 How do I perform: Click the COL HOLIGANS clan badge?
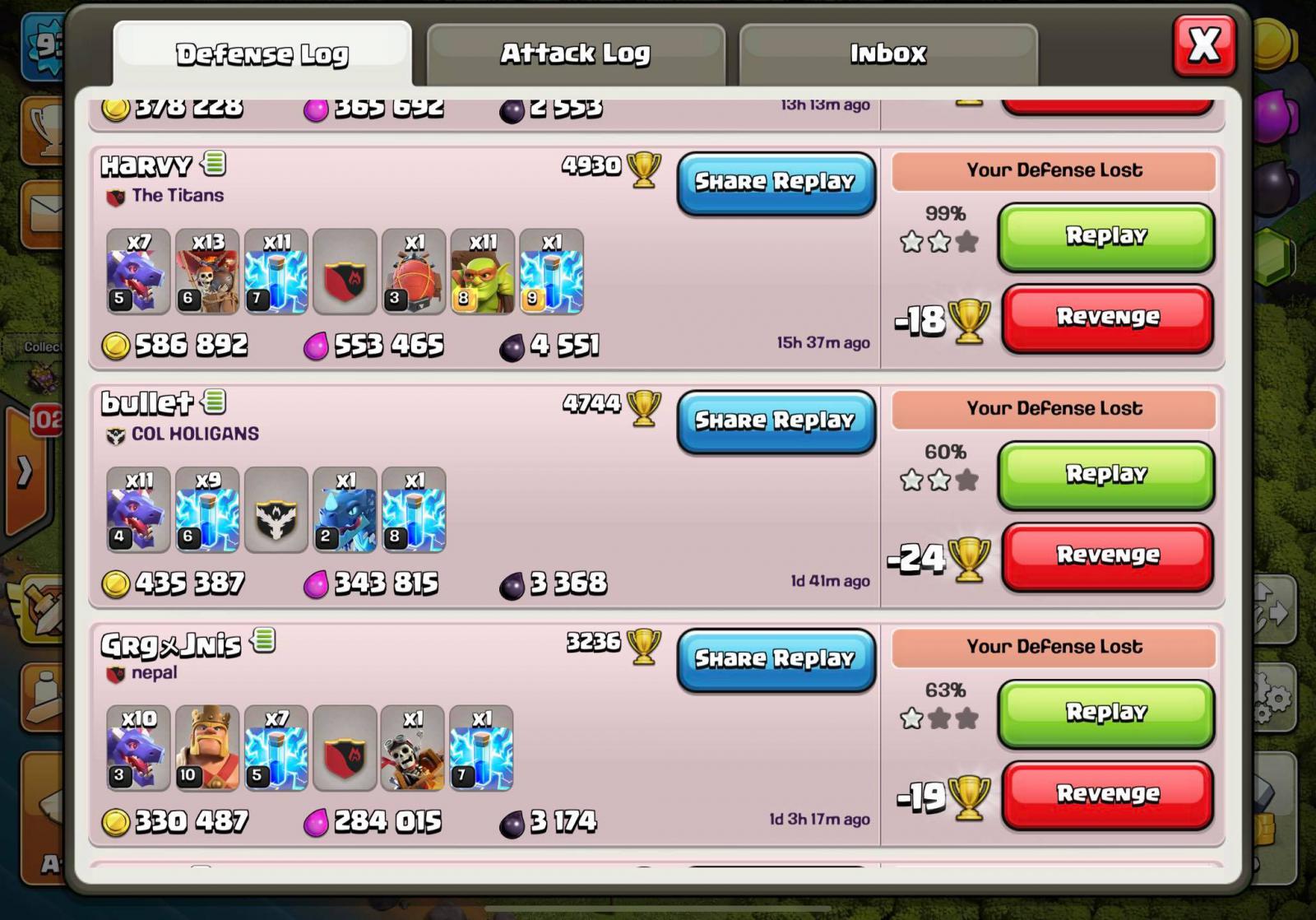pyautogui.click(x=115, y=434)
